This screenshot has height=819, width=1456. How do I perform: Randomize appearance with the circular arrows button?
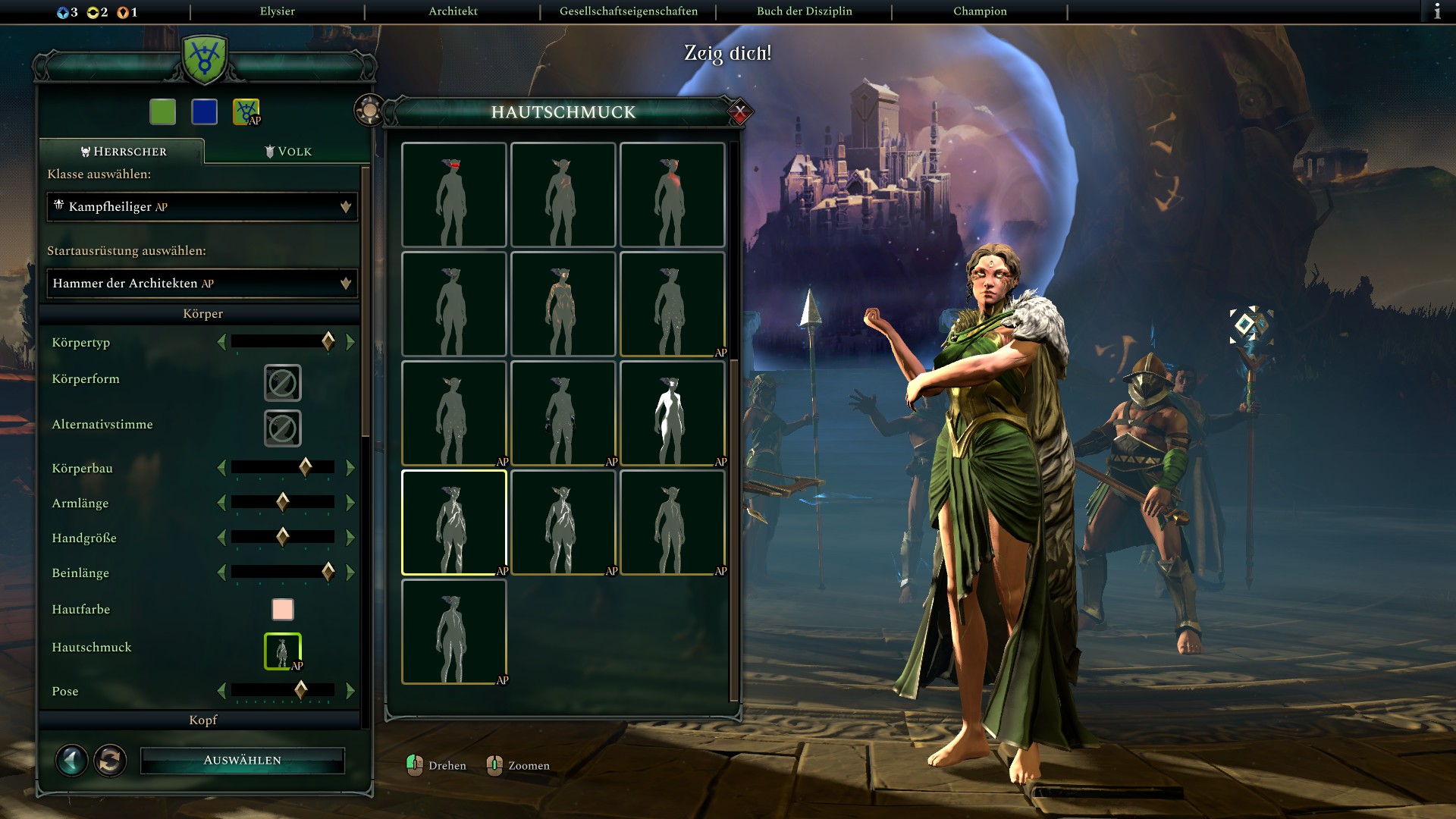[x=111, y=760]
